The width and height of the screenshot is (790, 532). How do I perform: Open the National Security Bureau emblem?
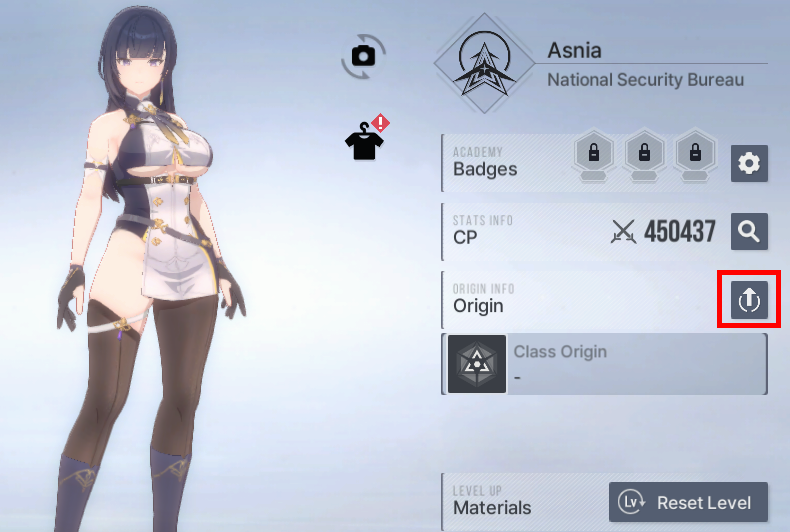[484, 63]
